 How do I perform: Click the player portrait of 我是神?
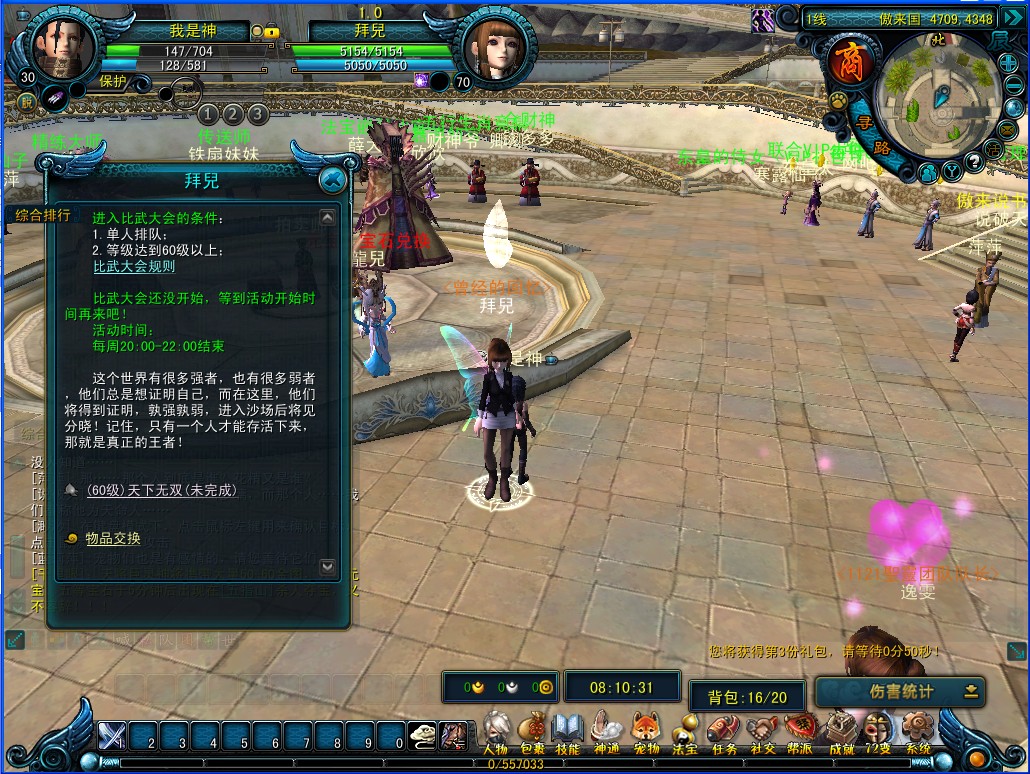64,47
